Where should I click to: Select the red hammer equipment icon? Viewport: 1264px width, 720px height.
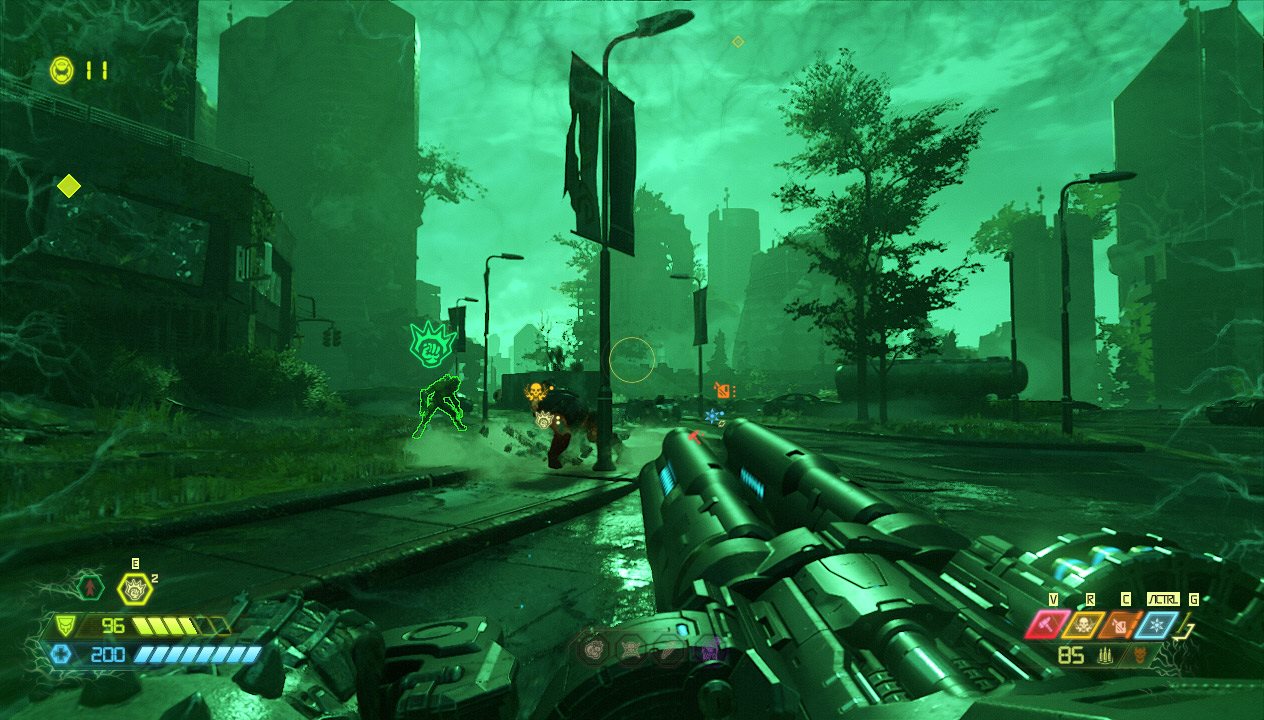point(1045,625)
